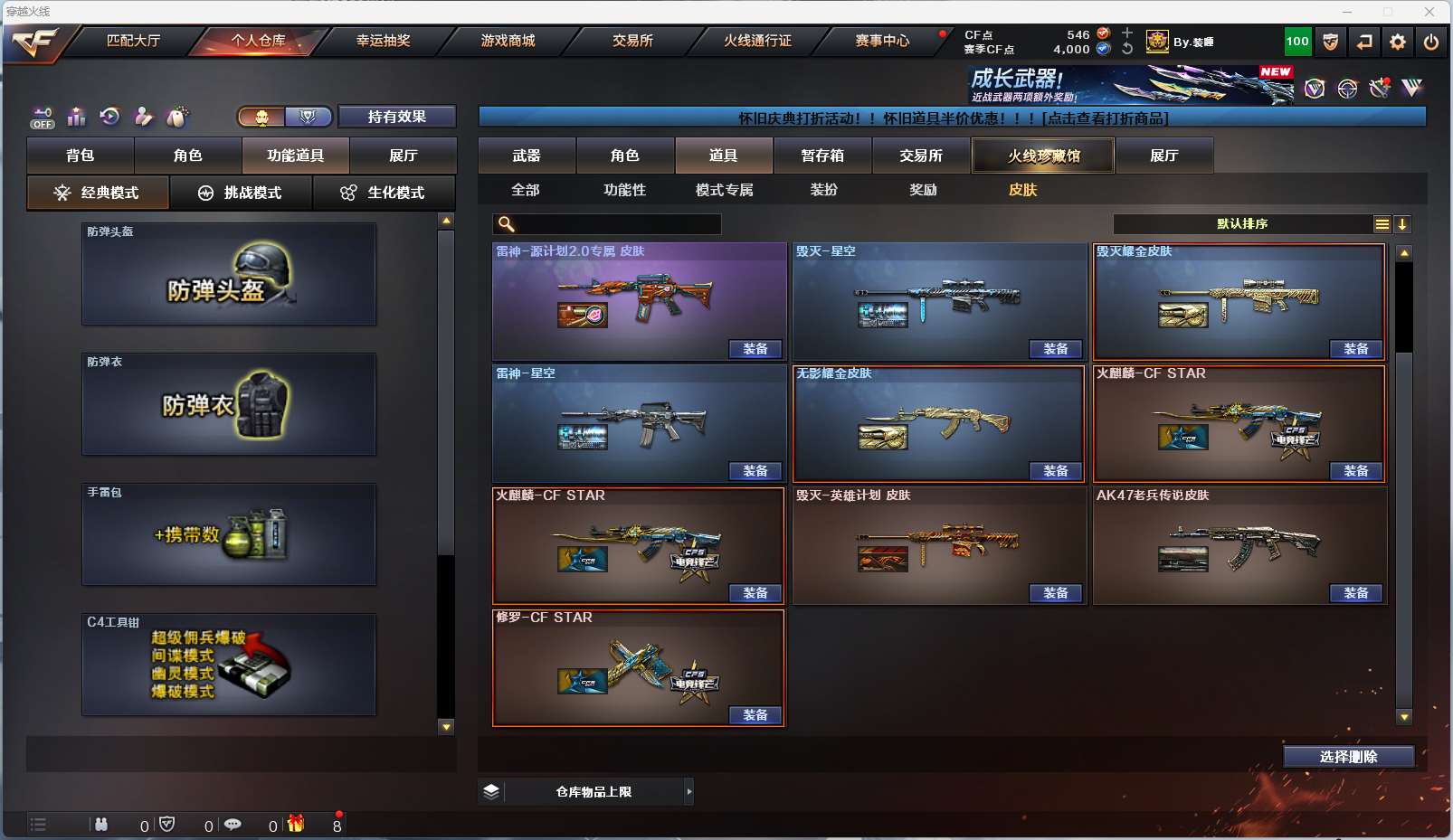The image size is (1453, 840).
Task: Open the gear settings icon
Action: pos(1398,42)
